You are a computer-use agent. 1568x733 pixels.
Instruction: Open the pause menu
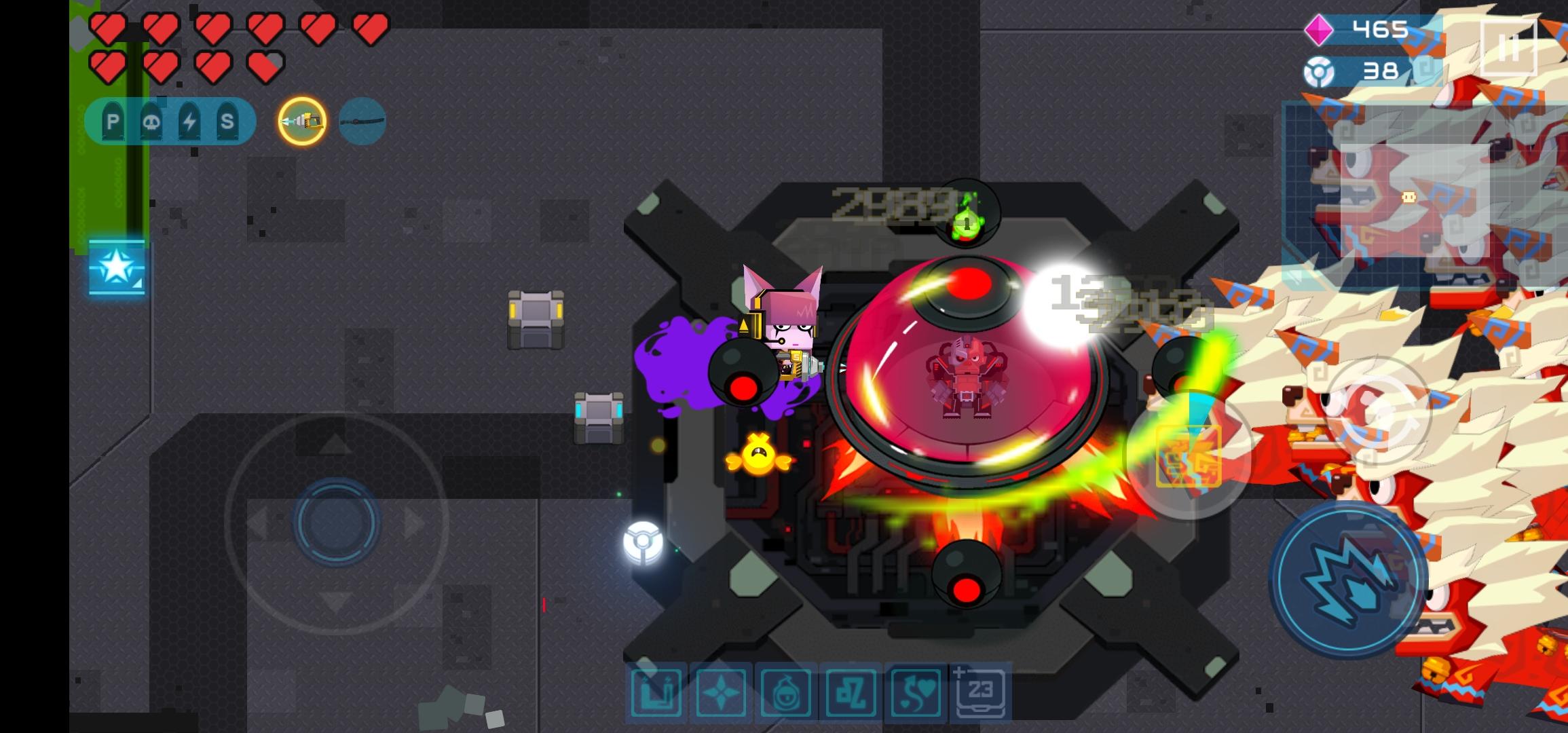click(1510, 46)
